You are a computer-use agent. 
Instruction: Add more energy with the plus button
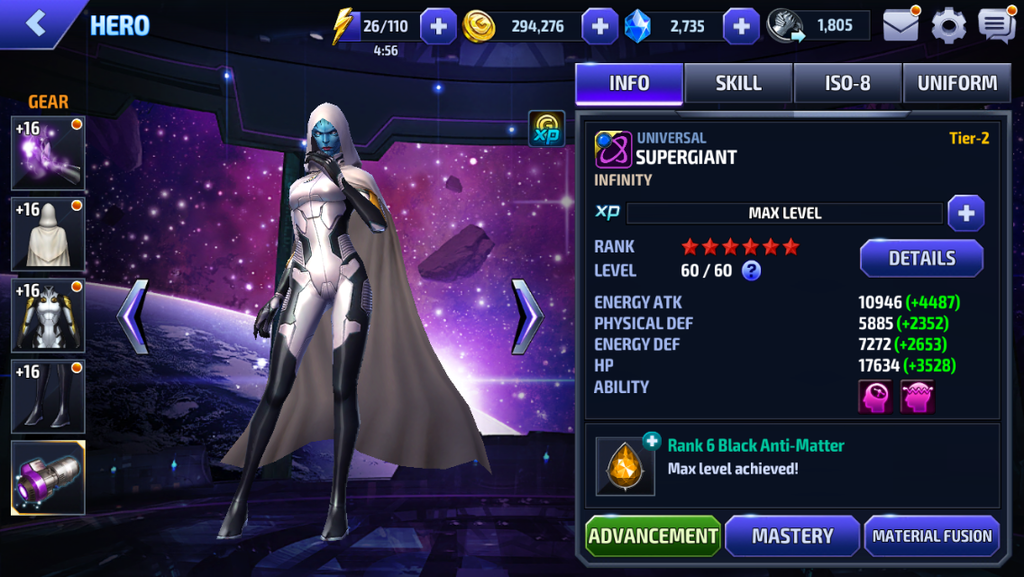click(438, 26)
